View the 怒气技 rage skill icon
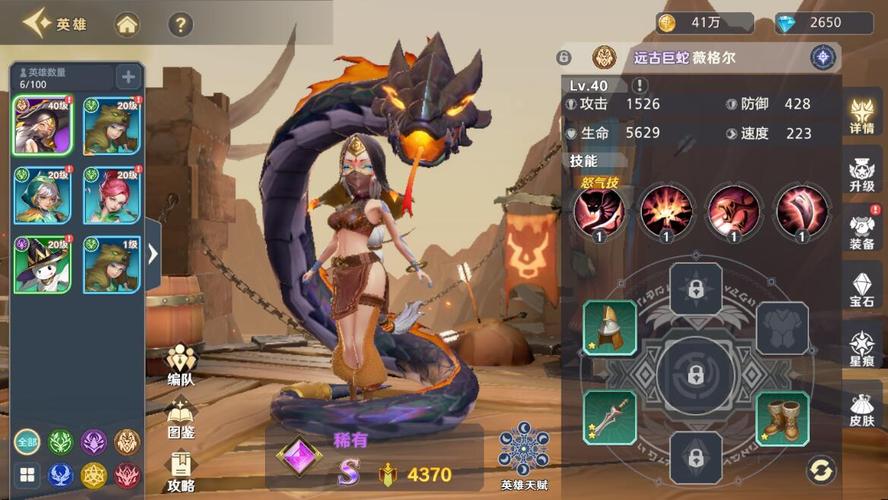Image resolution: width=888 pixels, height=500 pixels. pyautogui.click(x=599, y=212)
